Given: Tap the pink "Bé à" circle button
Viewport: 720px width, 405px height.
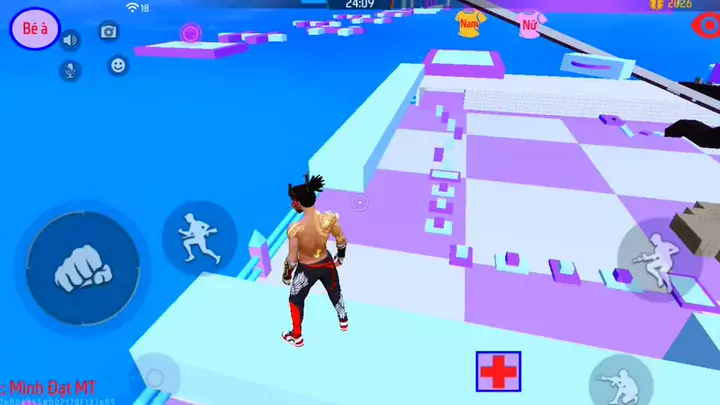Looking at the screenshot, I should 36,30.
